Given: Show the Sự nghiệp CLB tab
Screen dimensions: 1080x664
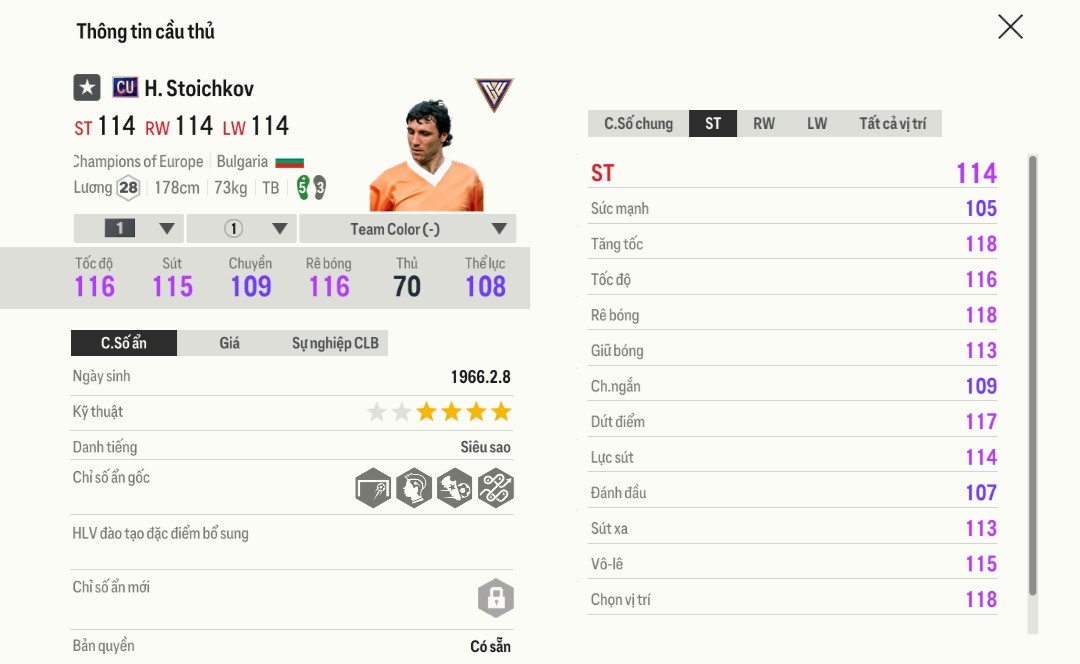Looking at the screenshot, I should 335,343.
